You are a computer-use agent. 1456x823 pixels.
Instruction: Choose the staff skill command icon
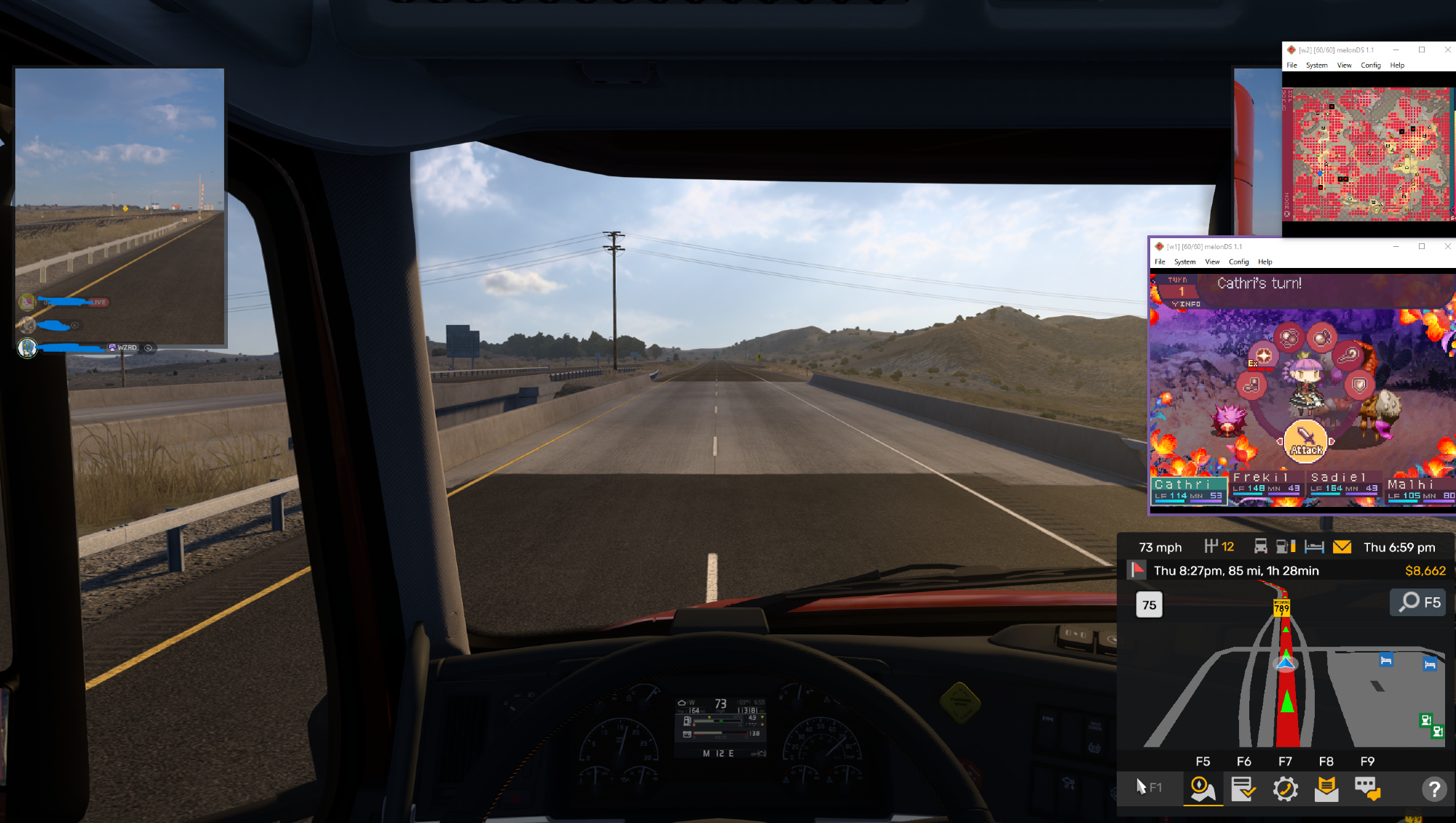click(x=1348, y=355)
